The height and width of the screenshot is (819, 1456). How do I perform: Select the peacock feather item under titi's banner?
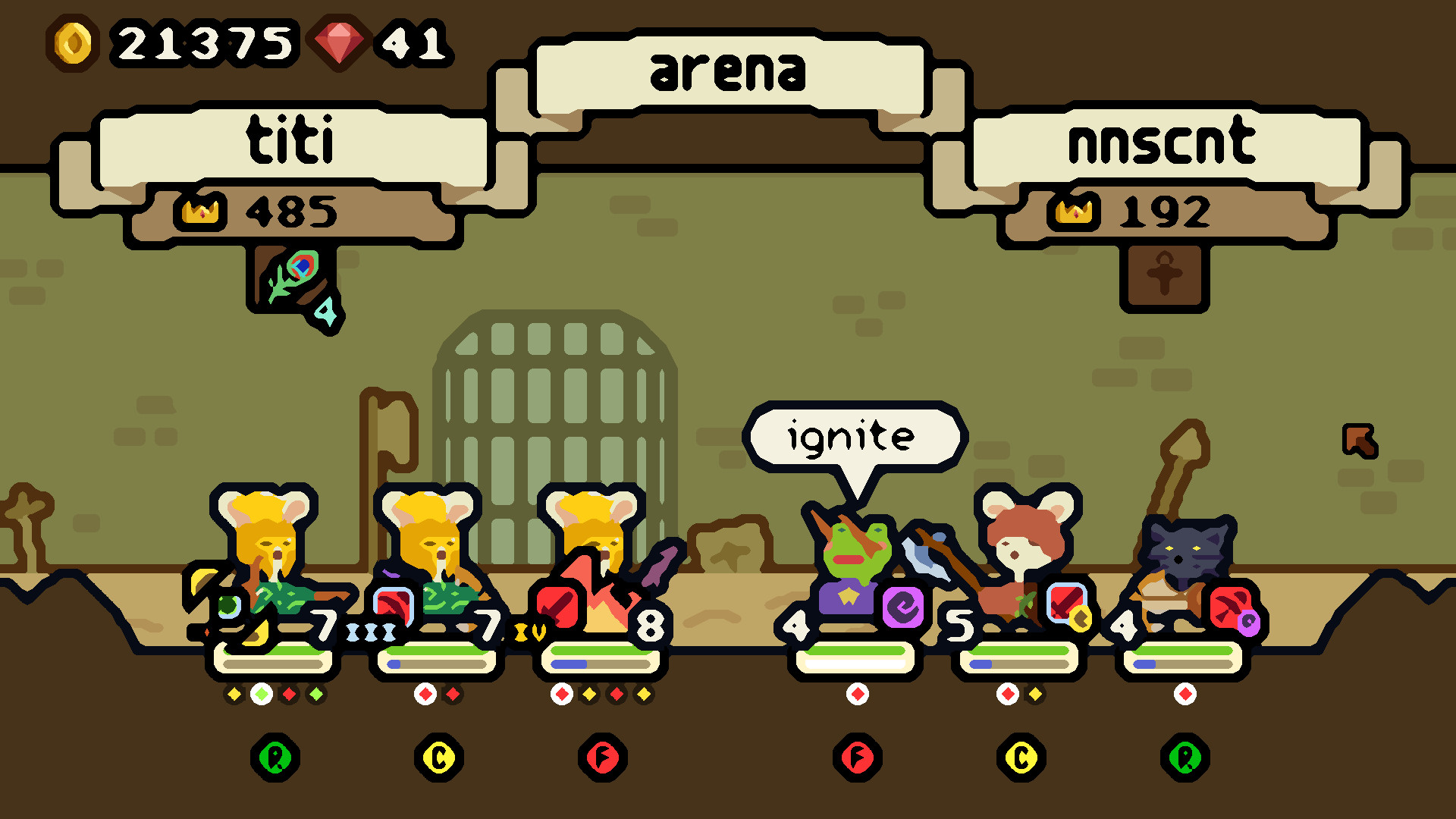point(292,279)
